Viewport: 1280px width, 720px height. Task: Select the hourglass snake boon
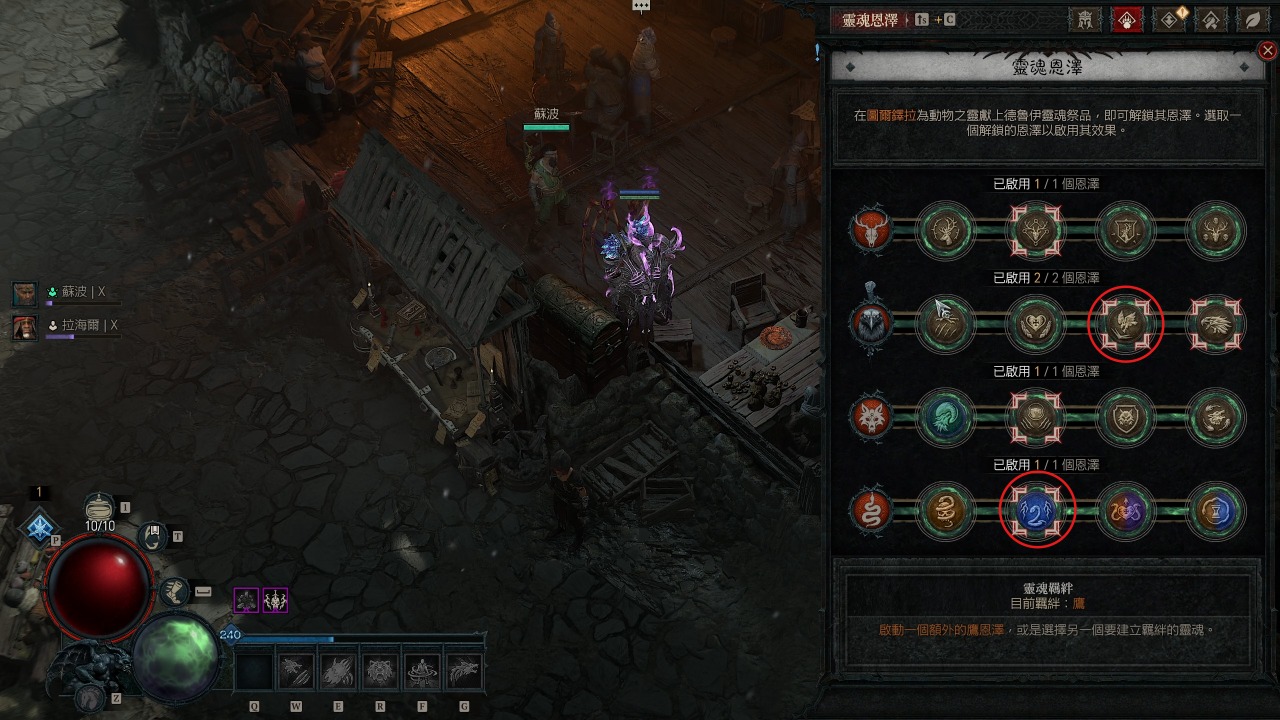click(1216, 511)
